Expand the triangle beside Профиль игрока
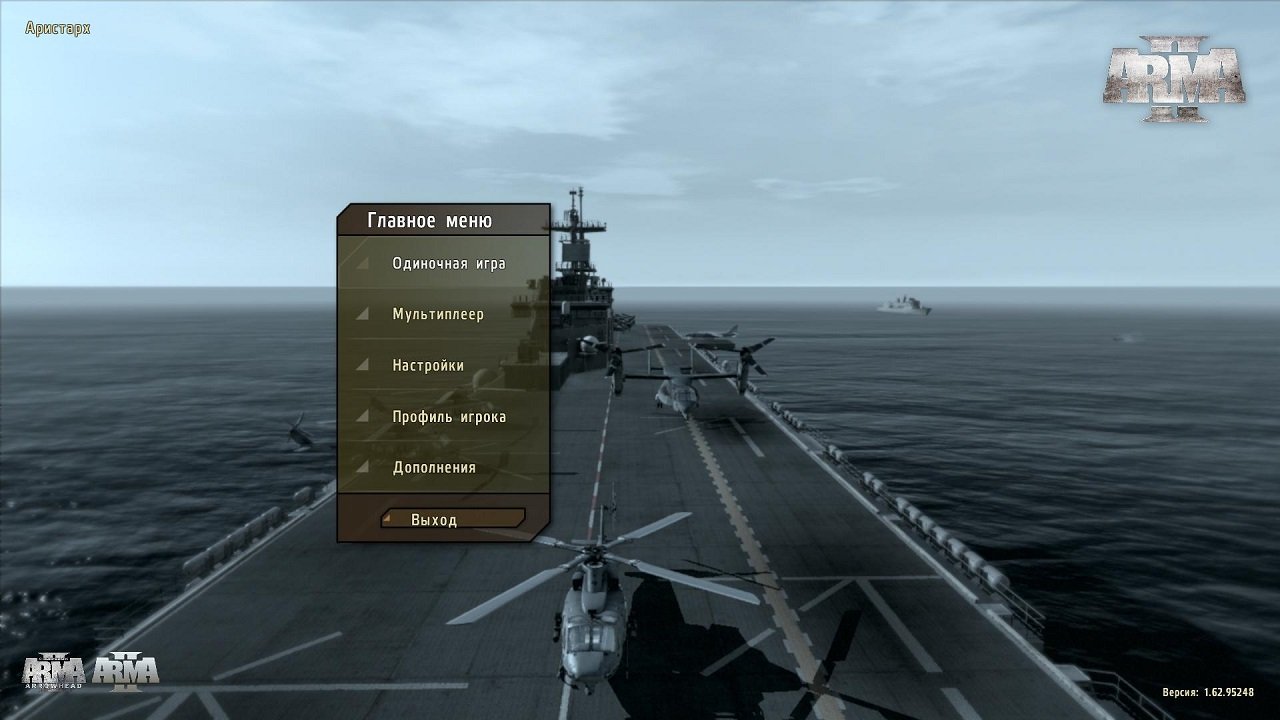1280x720 pixels. coord(364,415)
